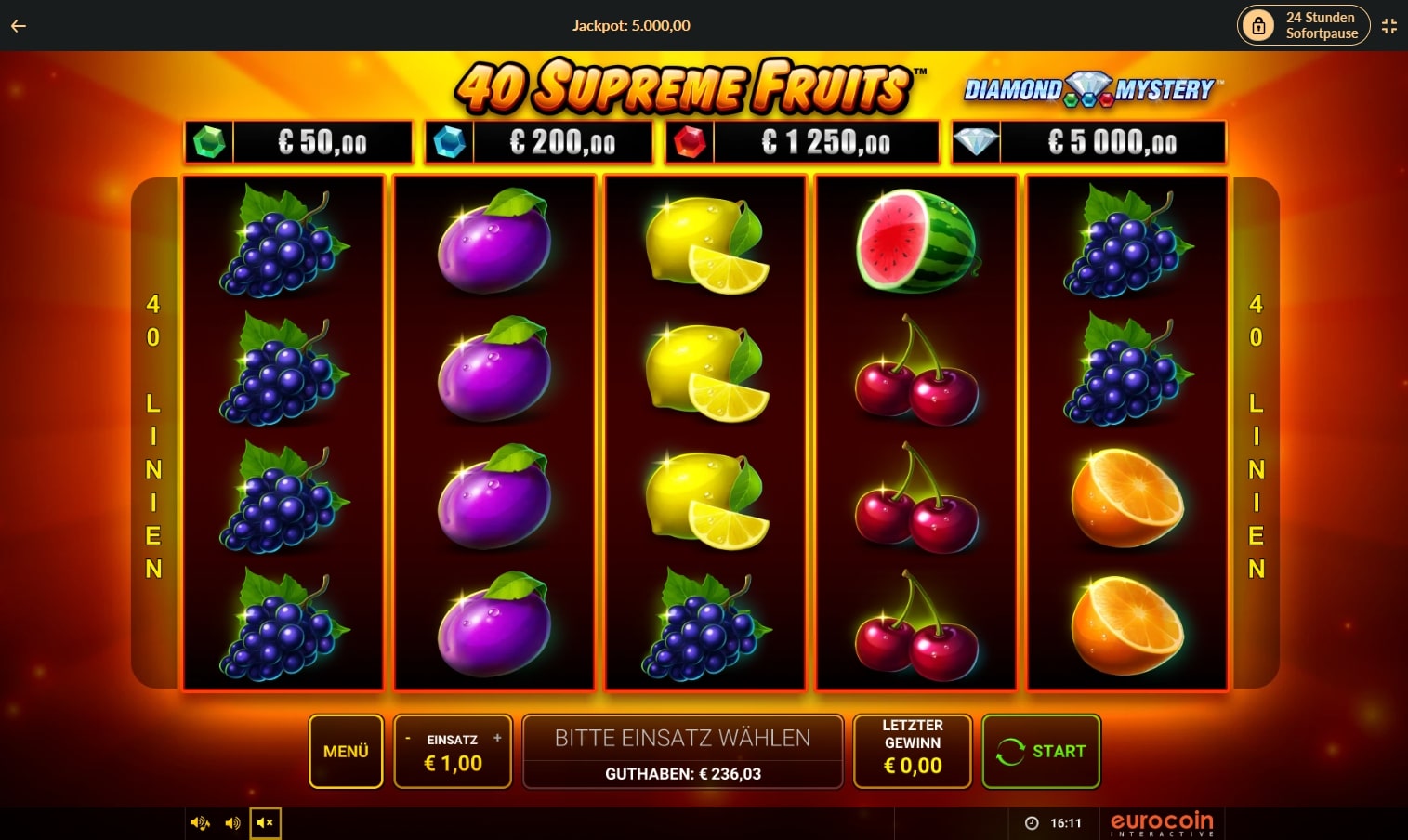Increase the bet with the plus control
This screenshot has height=840, width=1408.
(498, 739)
